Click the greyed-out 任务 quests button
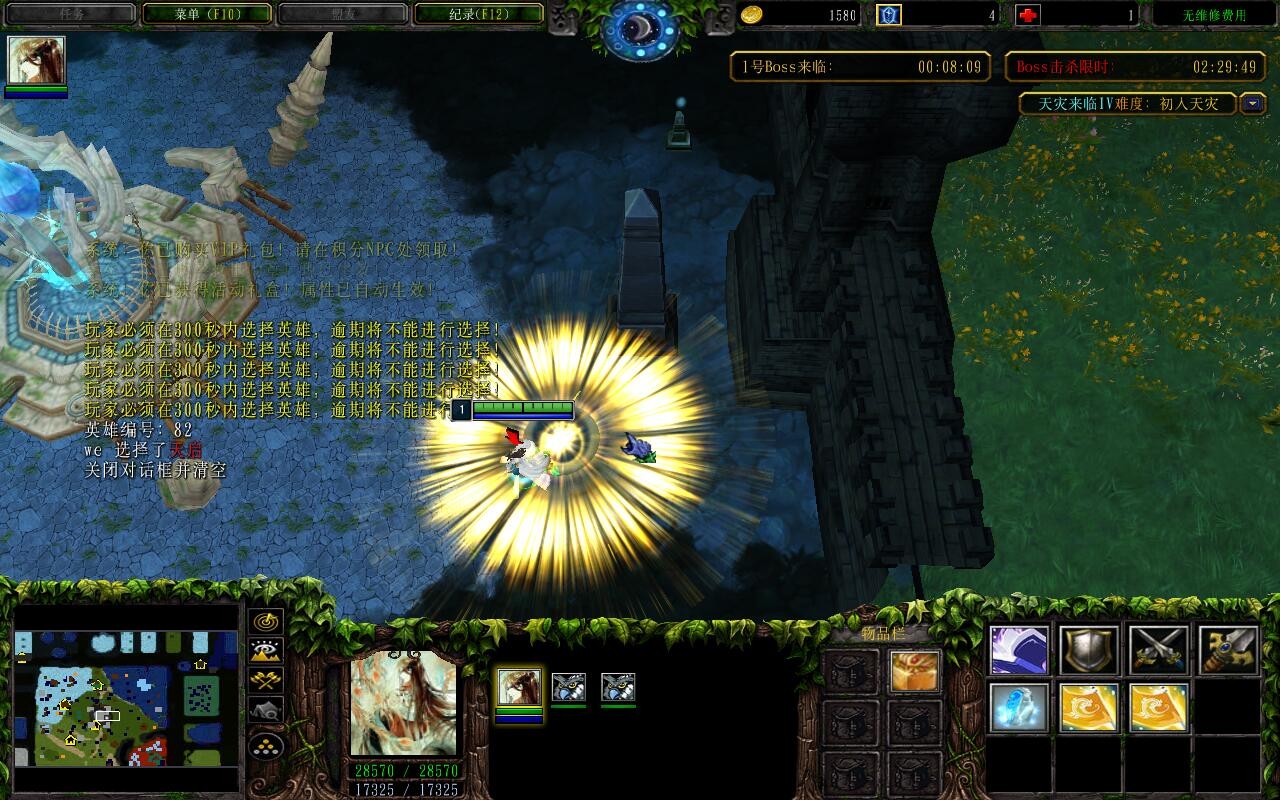1280x800 pixels. pyautogui.click(x=70, y=14)
